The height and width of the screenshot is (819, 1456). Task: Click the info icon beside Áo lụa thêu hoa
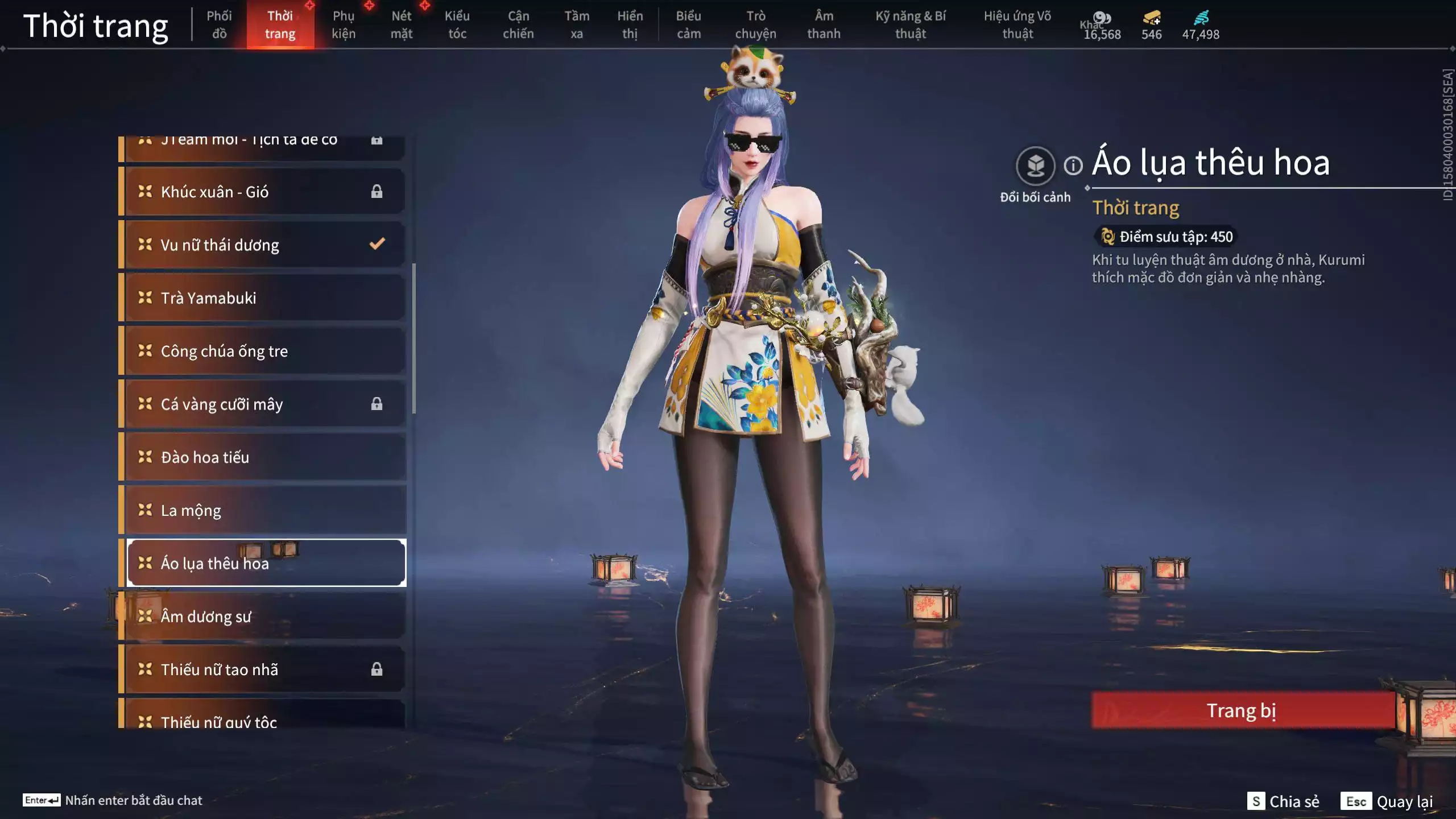pyautogui.click(x=1072, y=166)
